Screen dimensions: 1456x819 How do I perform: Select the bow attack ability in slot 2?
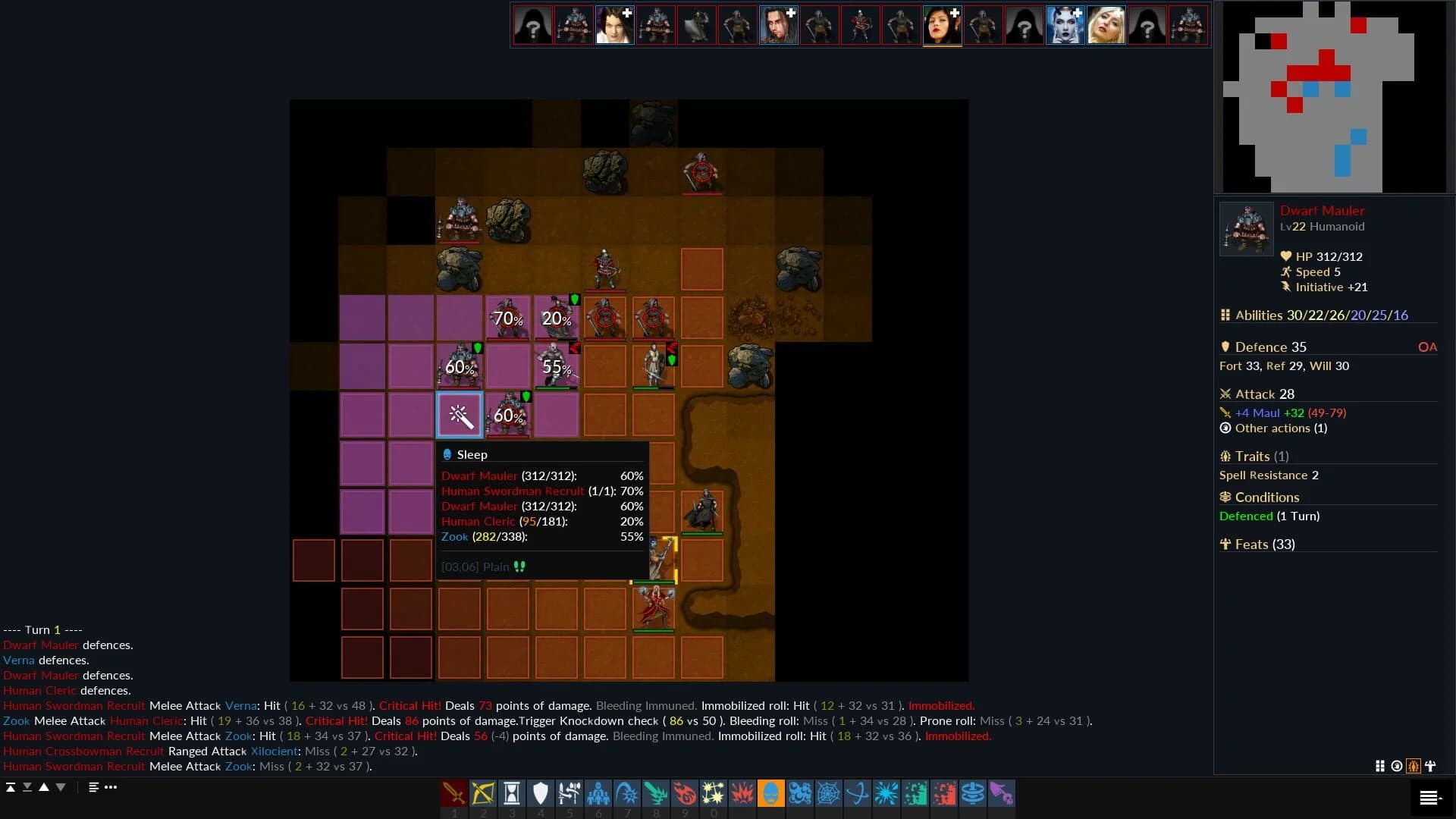coord(484,794)
